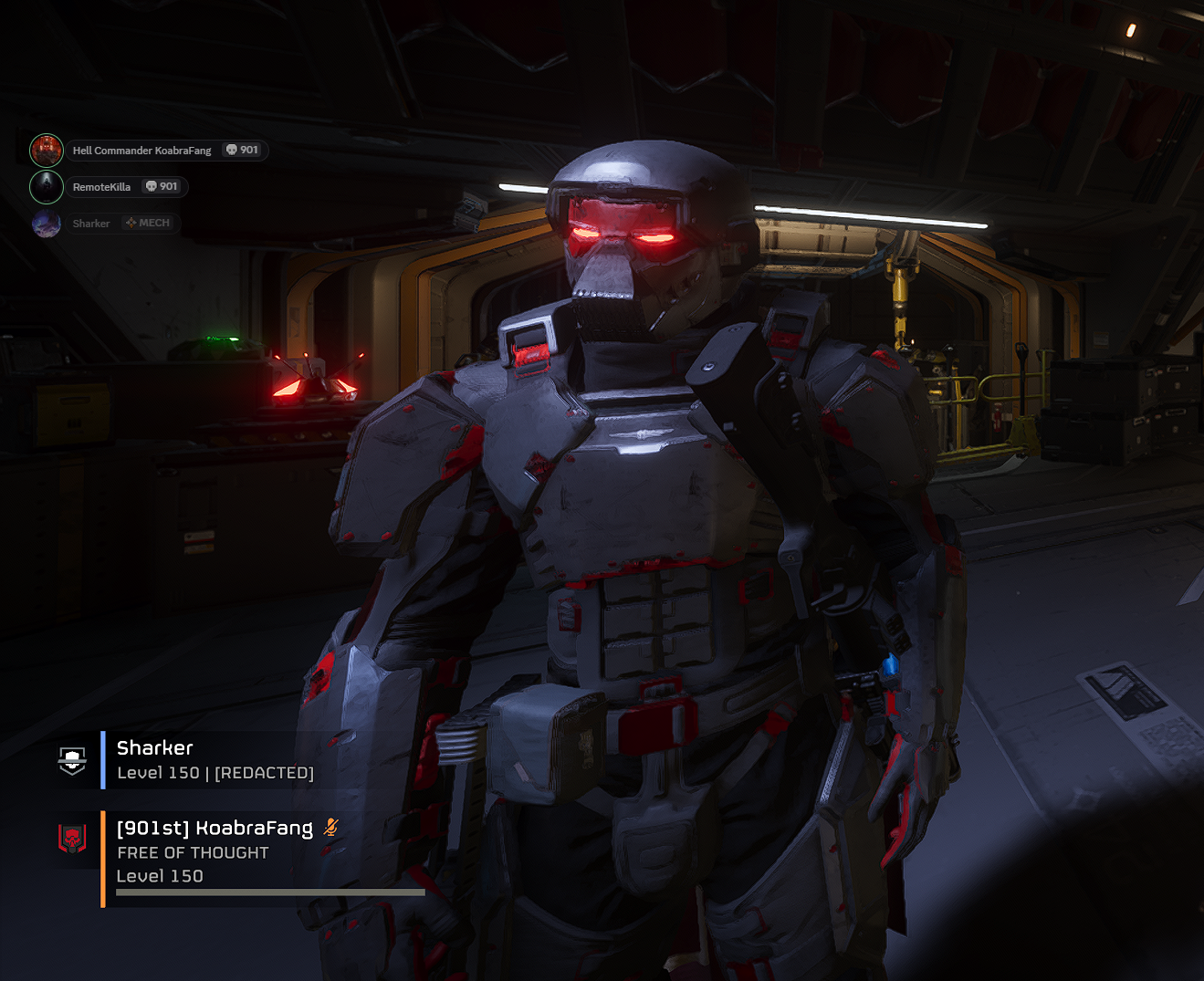Viewport: 1204px width, 981px height.
Task: Click the muted microphone icon beside KoabraFang
Action: click(330, 828)
